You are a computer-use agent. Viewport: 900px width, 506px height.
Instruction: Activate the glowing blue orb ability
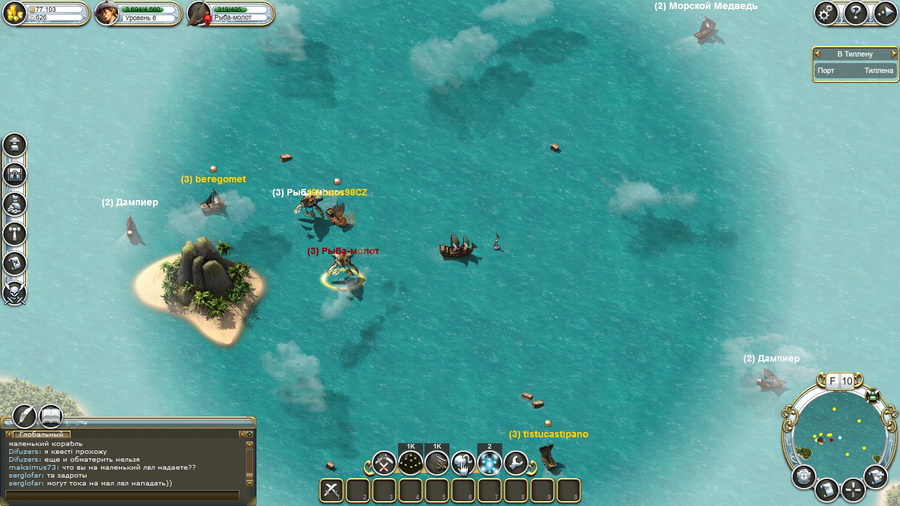click(489, 462)
